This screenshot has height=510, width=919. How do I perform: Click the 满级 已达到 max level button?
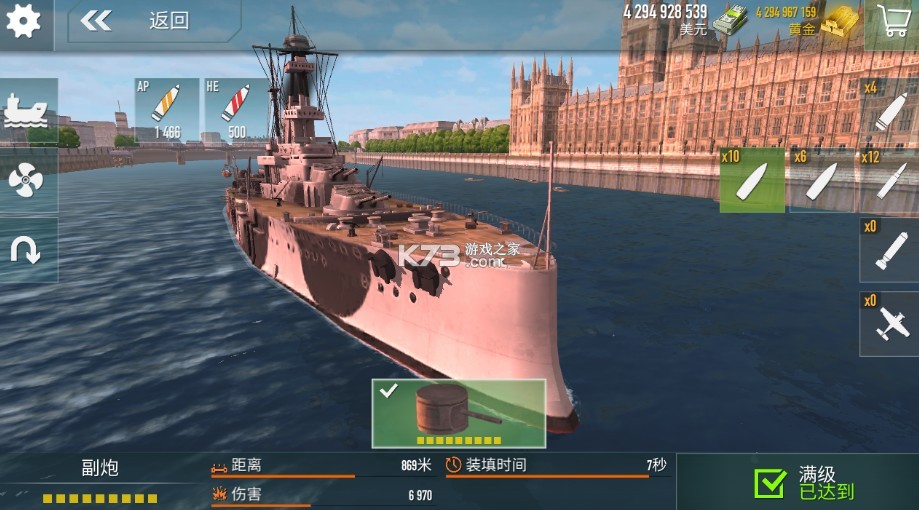[x=797, y=482]
